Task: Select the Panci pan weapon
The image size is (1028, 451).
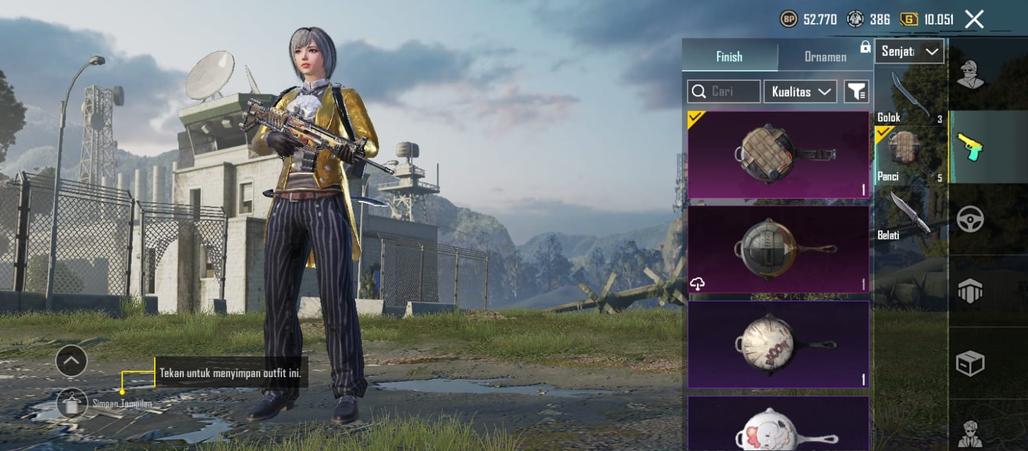Action: 910,153
